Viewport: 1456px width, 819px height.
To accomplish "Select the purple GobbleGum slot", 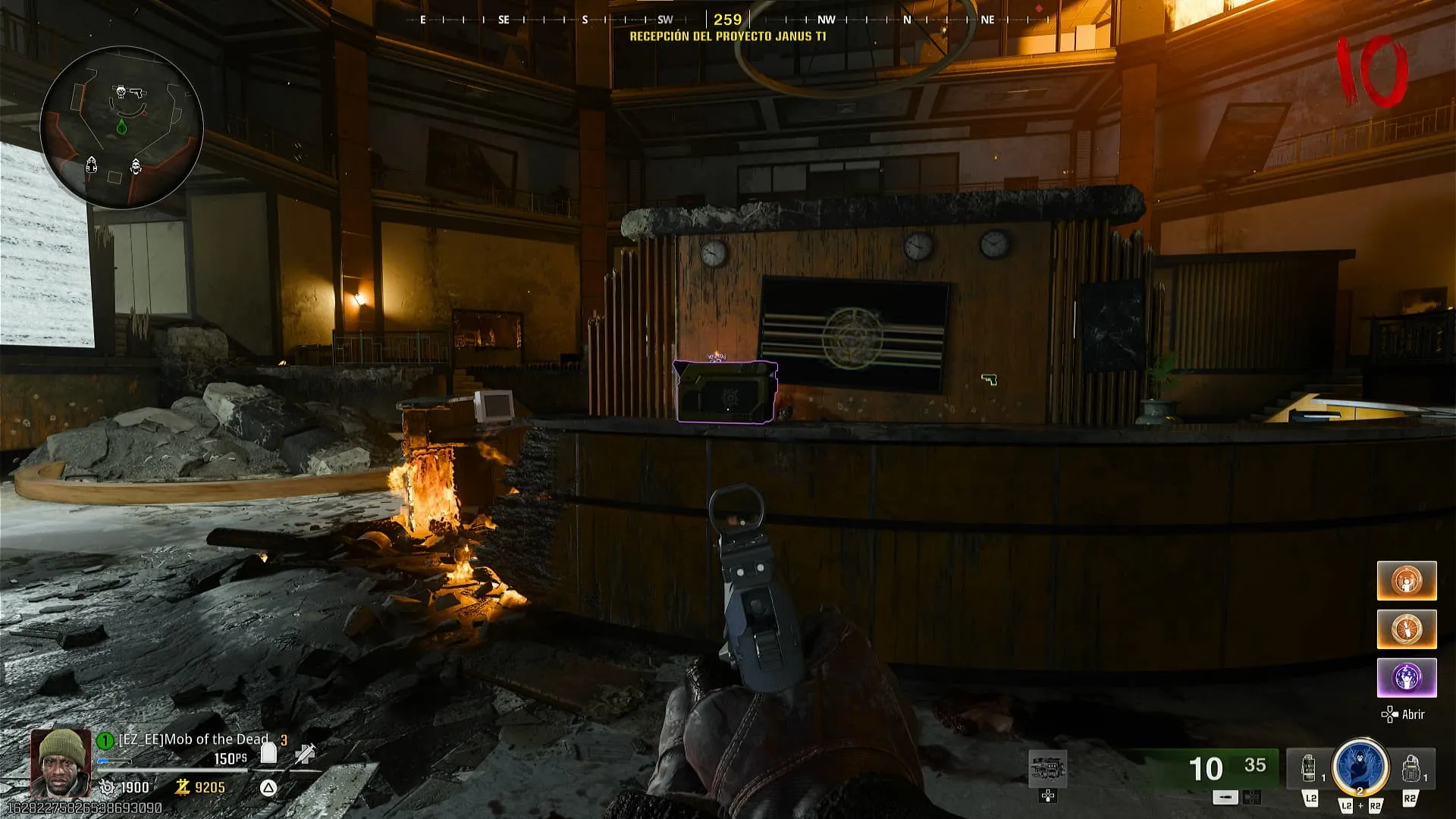I will [1407, 677].
